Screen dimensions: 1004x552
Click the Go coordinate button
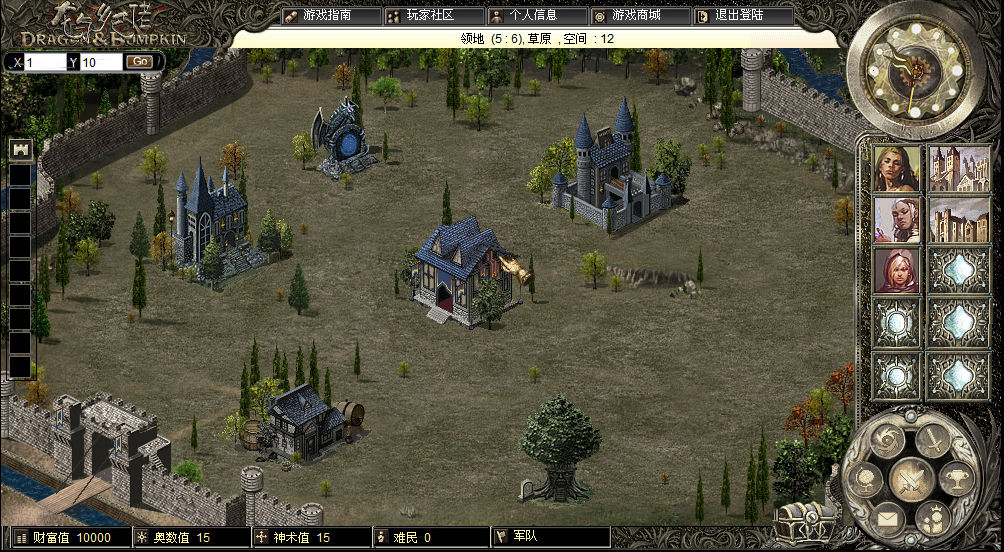[x=138, y=62]
